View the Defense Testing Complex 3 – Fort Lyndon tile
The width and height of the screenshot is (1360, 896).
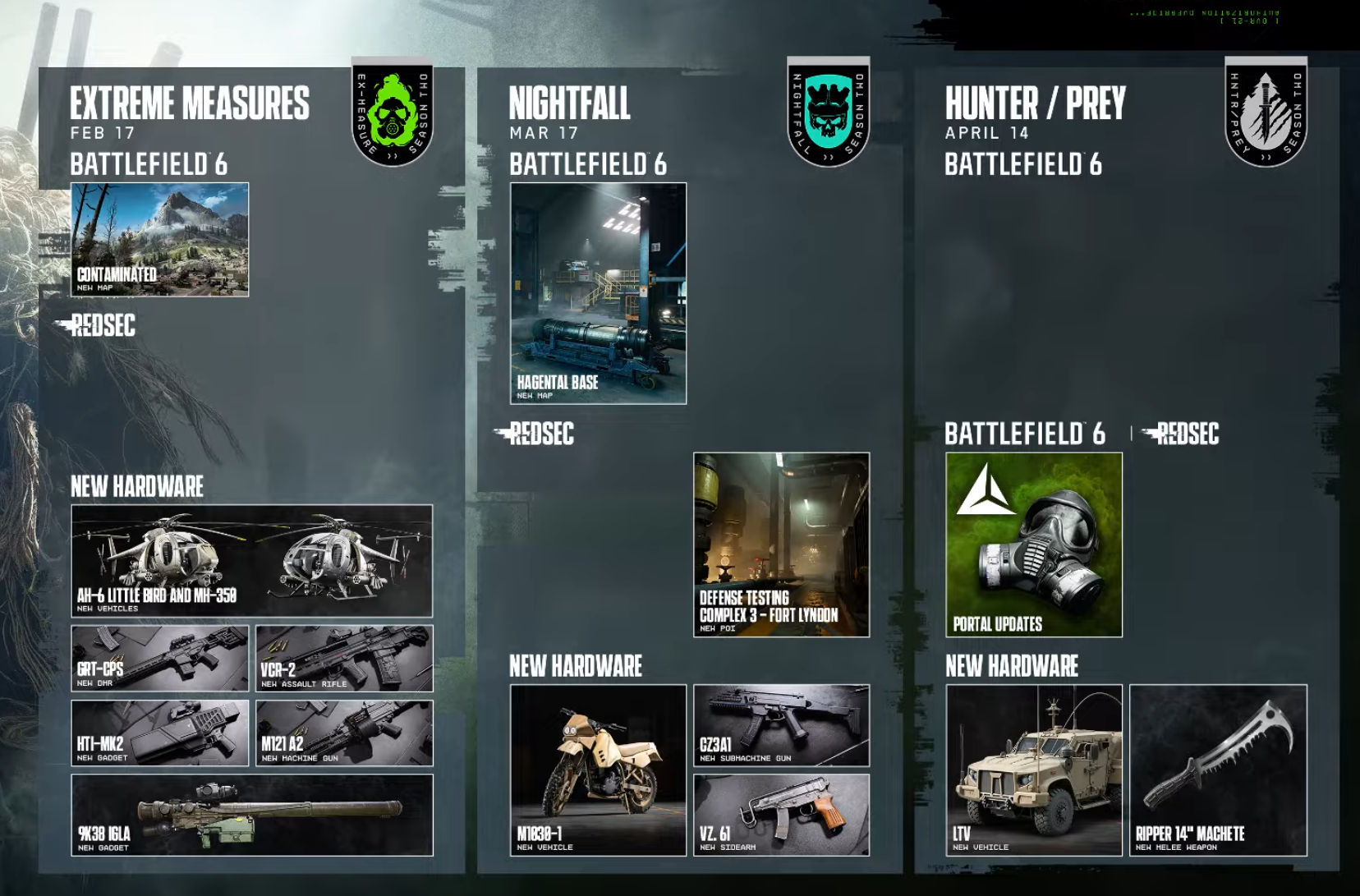[x=781, y=544]
